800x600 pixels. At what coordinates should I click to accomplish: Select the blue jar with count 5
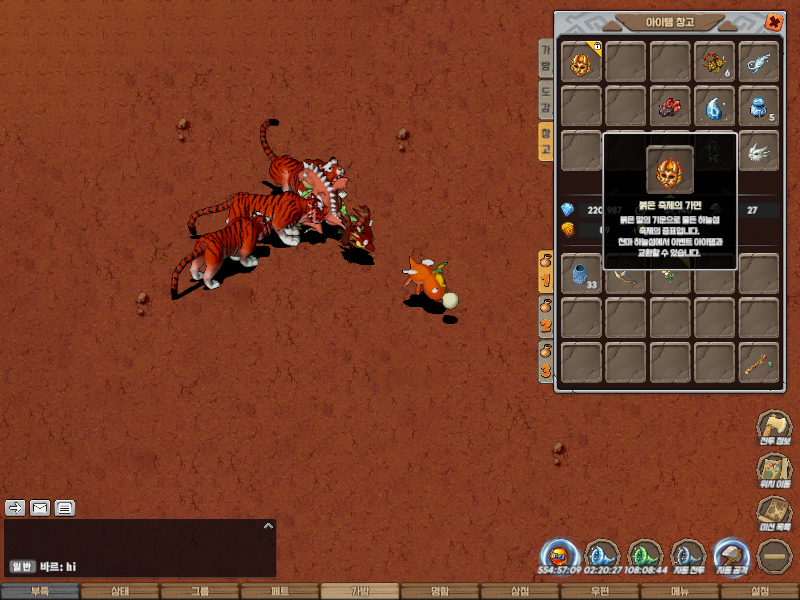[x=758, y=106]
